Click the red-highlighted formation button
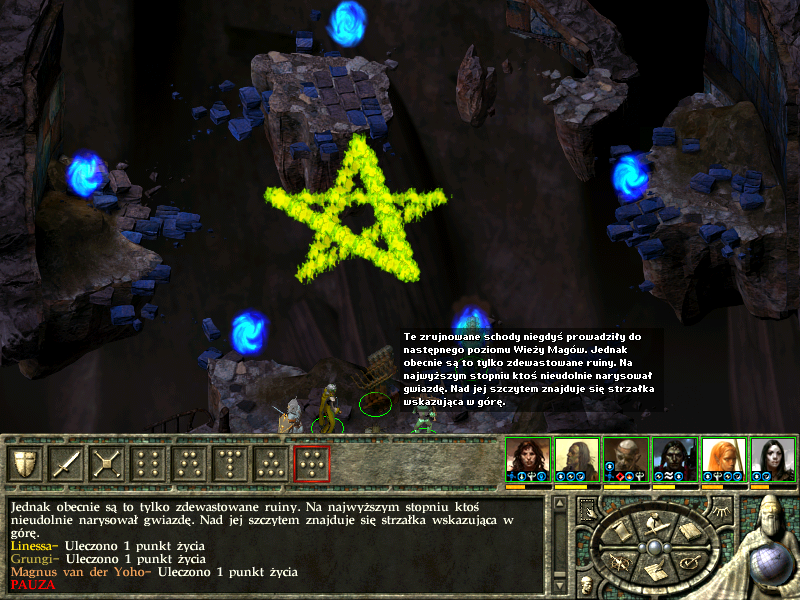Image resolution: width=800 pixels, height=600 pixels. (x=311, y=463)
